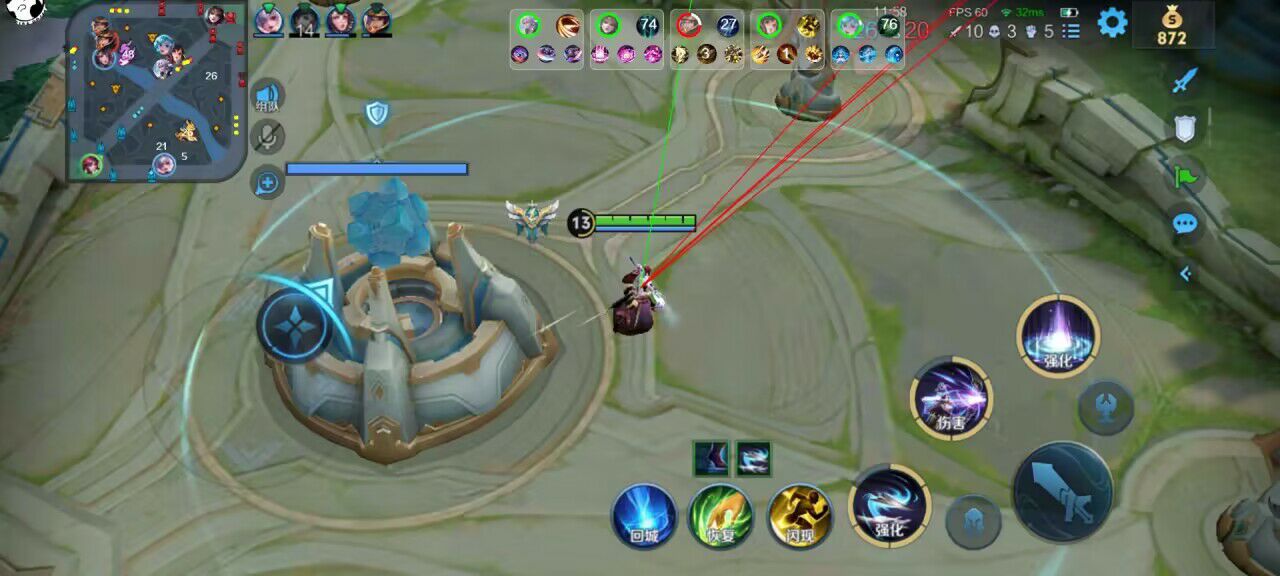Tap the blue sword signal icon
Image resolution: width=1280 pixels, height=576 pixels.
[1185, 80]
